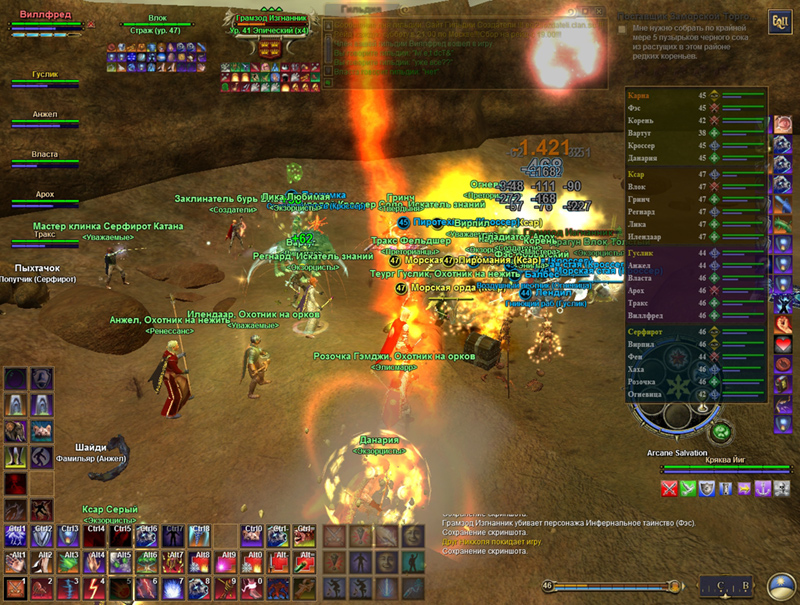Screen dimensions: 800x605
Task: Toggle the quest tracker checkbox
Action: point(623,30)
